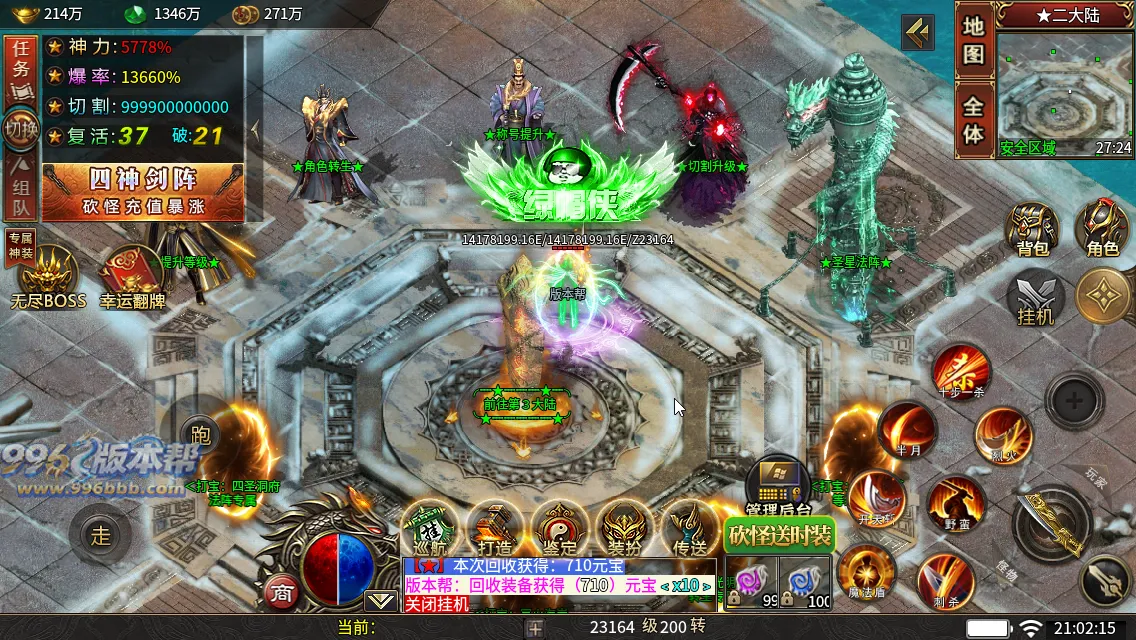Open the 传送 teleport menu
This screenshot has width=1136, height=640.
(x=690, y=528)
